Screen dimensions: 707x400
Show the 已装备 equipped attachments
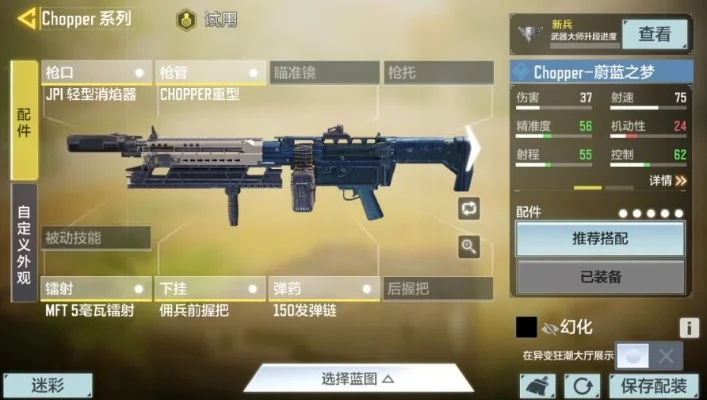point(600,276)
